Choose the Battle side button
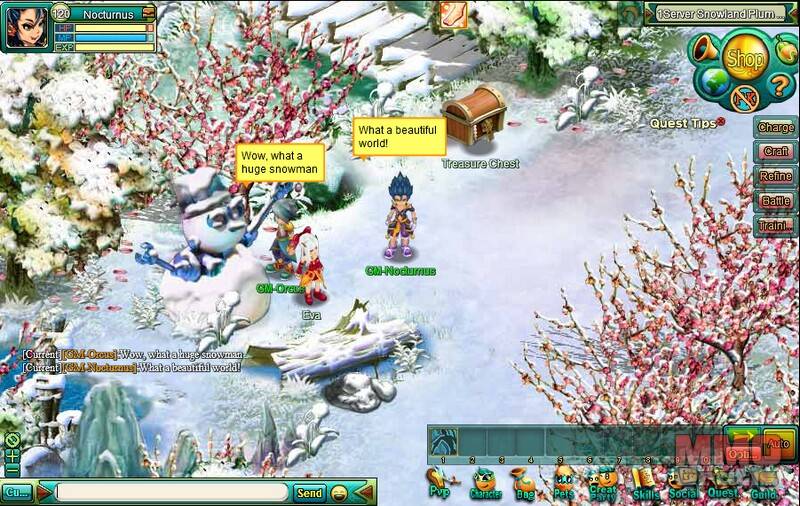This screenshot has height=506, width=800. 776,201
